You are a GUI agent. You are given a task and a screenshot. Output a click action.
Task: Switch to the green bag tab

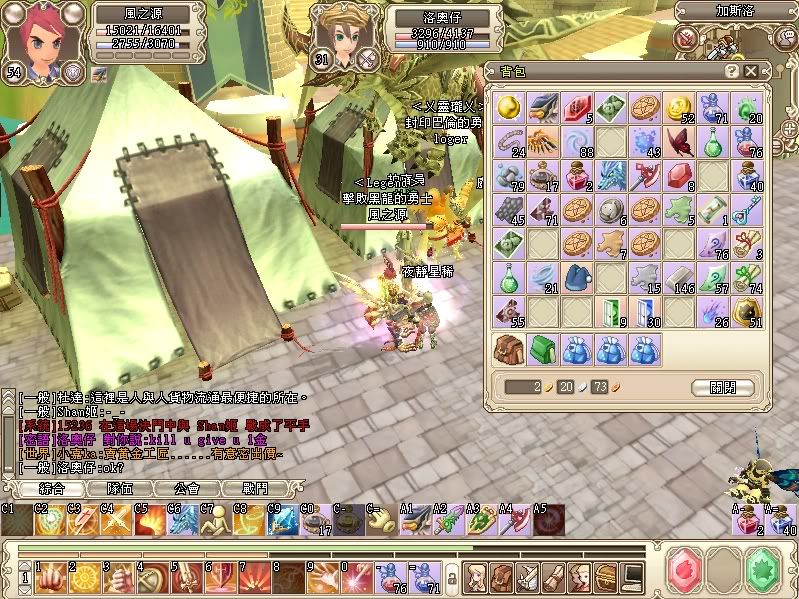click(x=543, y=349)
